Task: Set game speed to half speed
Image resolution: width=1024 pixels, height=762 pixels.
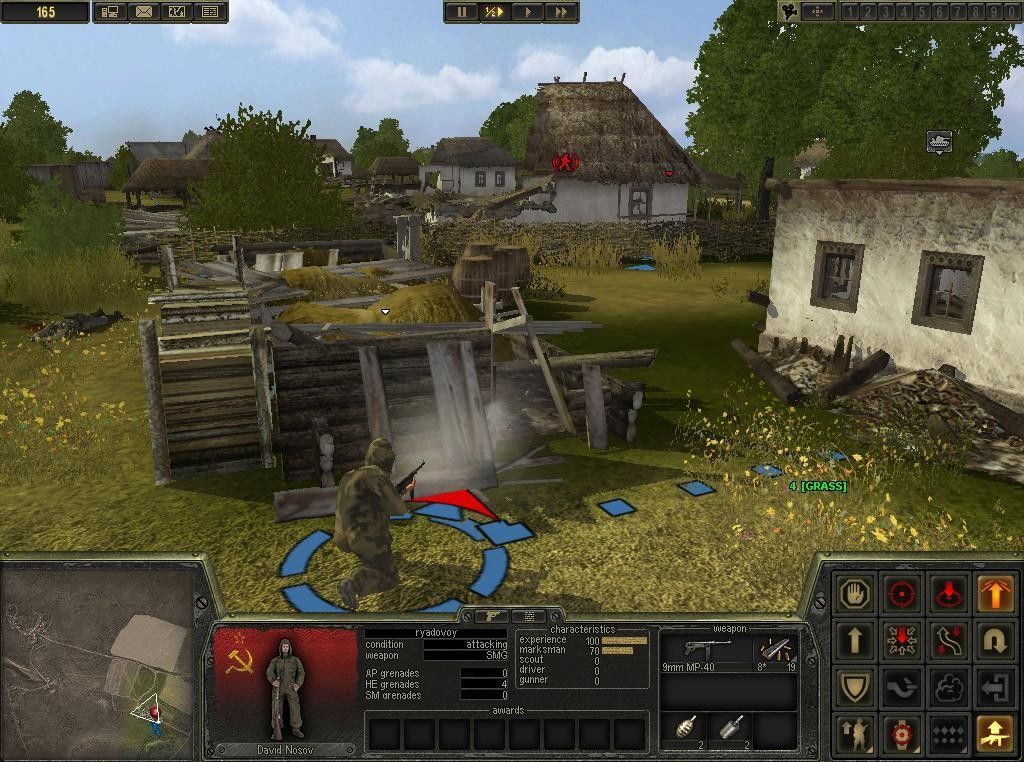Action: click(495, 12)
